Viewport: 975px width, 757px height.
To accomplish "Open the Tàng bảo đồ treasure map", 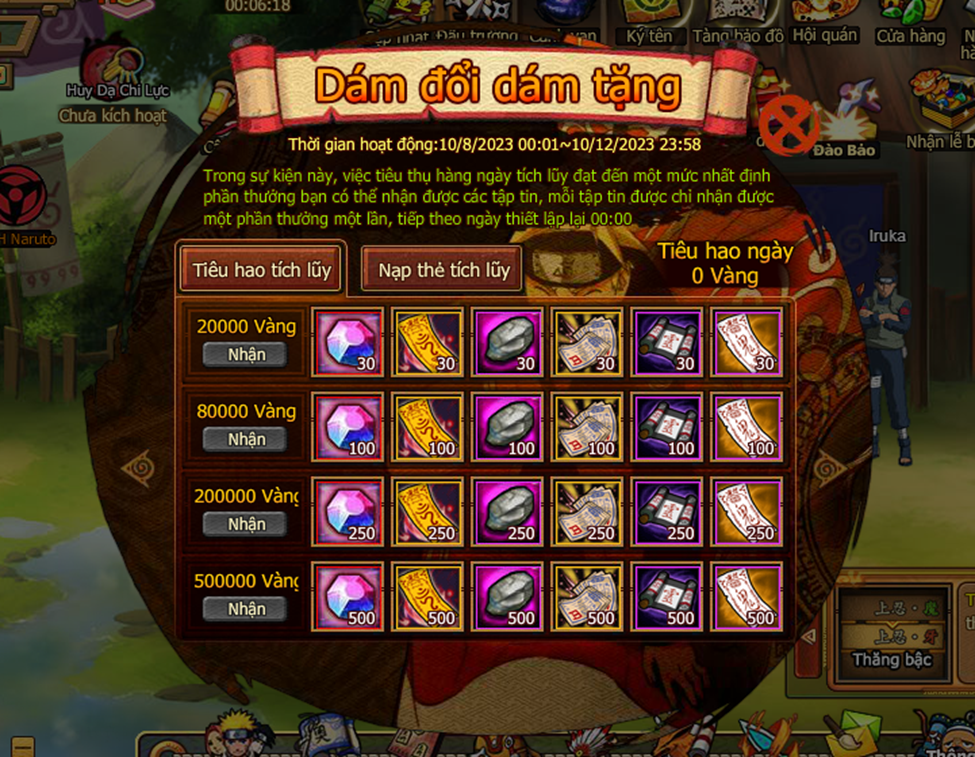I will click(738, 20).
